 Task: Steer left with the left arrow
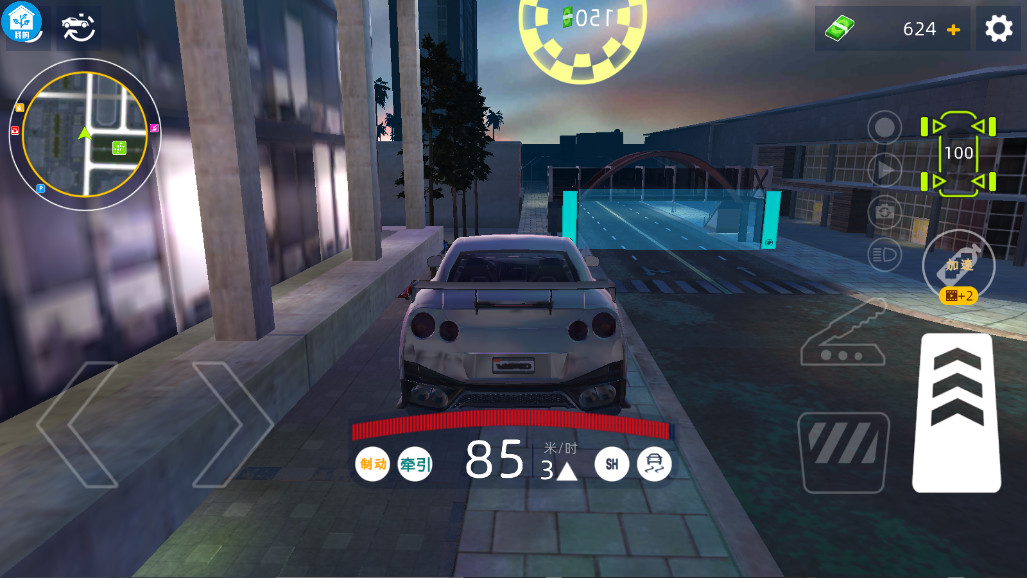click(80, 424)
